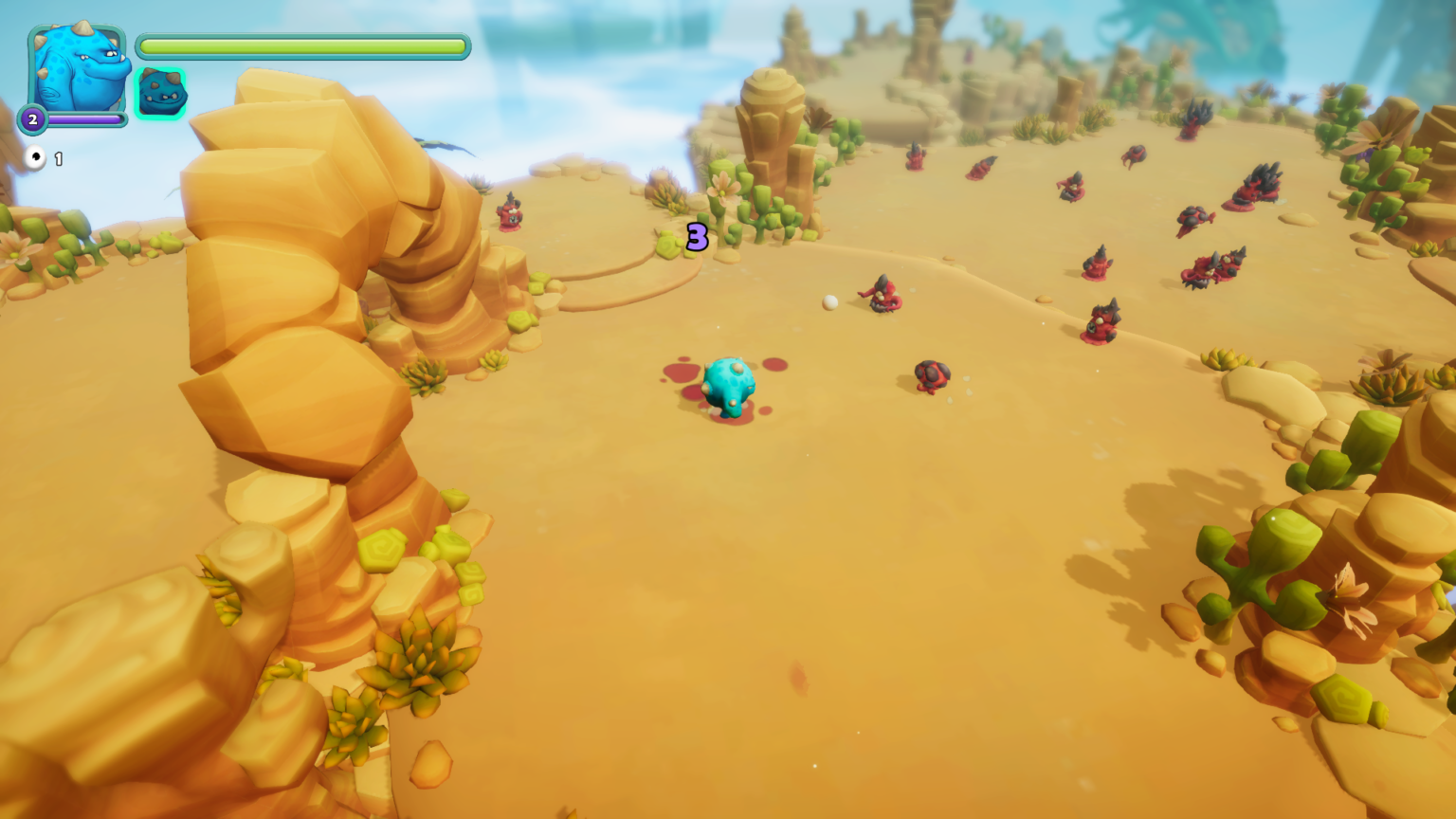Viewport: 1456px width, 819px height.
Task: Open the creature roster from the small icon
Action: pyautogui.click(x=161, y=93)
